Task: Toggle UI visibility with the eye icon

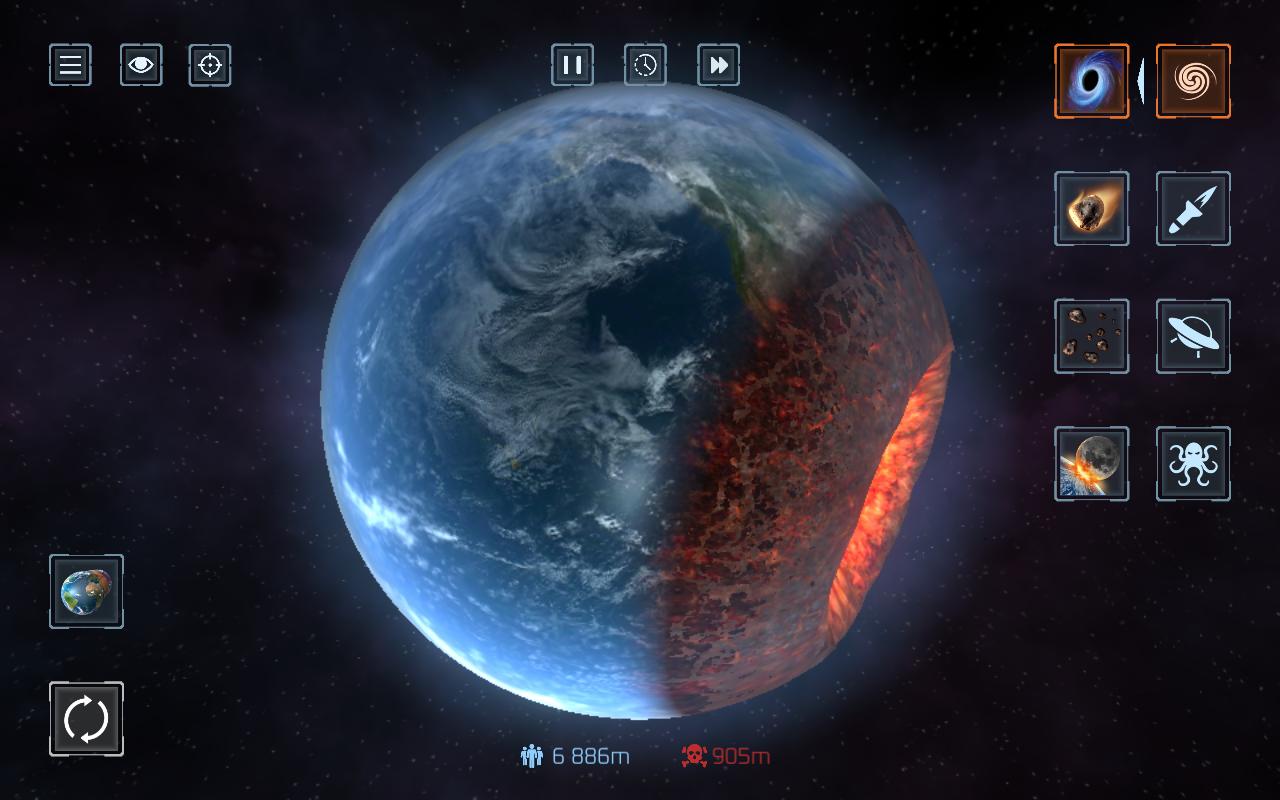Action: [141, 65]
